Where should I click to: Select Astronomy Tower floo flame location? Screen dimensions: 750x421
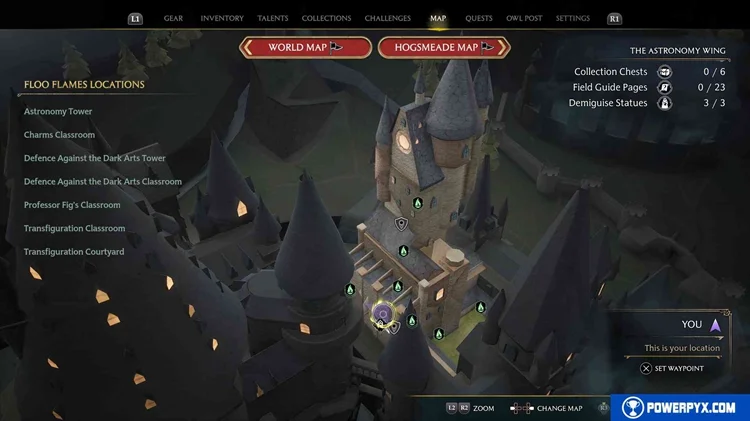(58, 111)
